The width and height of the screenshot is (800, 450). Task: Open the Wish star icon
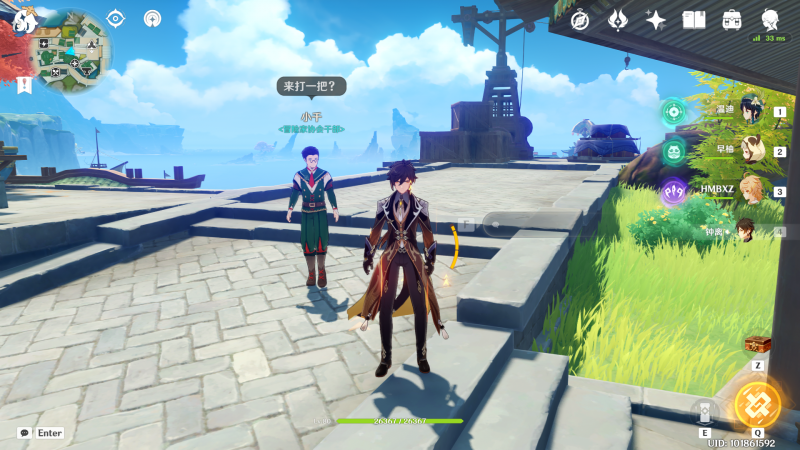coord(656,20)
